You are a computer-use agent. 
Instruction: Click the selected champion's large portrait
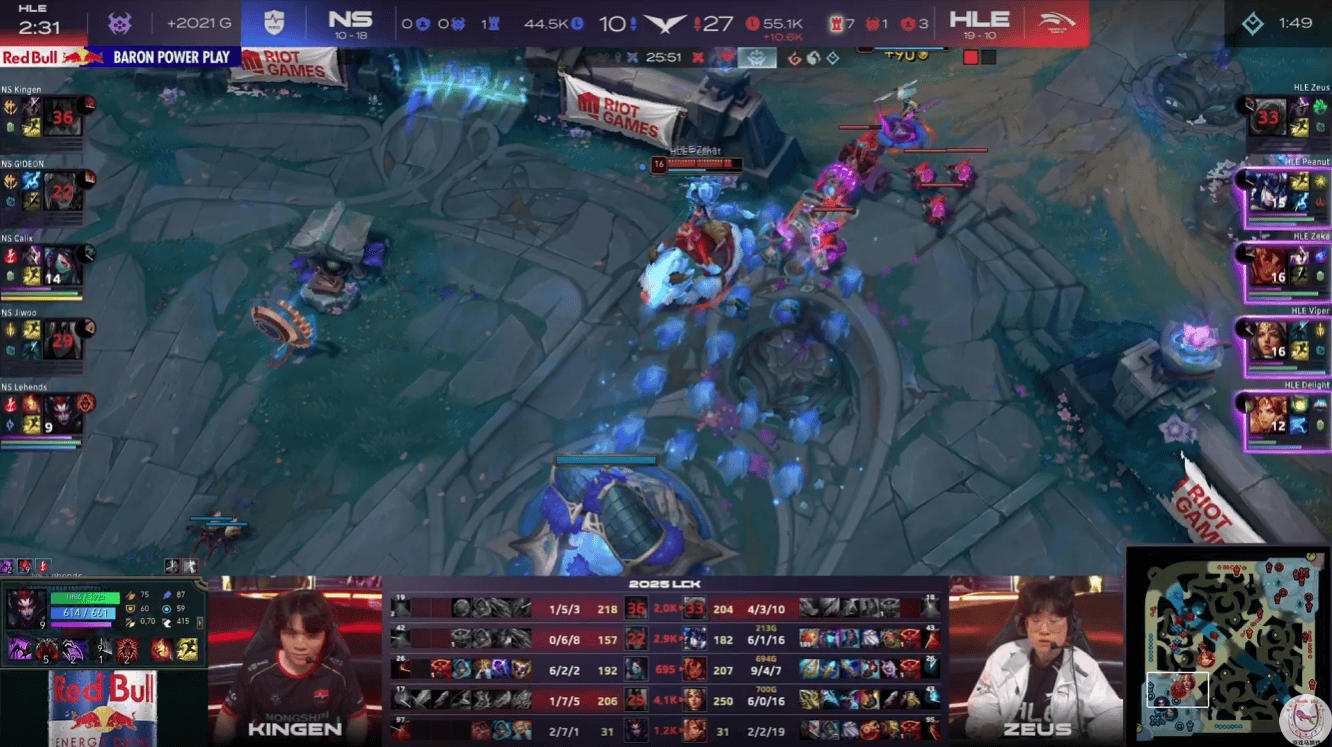pyautogui.click(x=25, y=609)
